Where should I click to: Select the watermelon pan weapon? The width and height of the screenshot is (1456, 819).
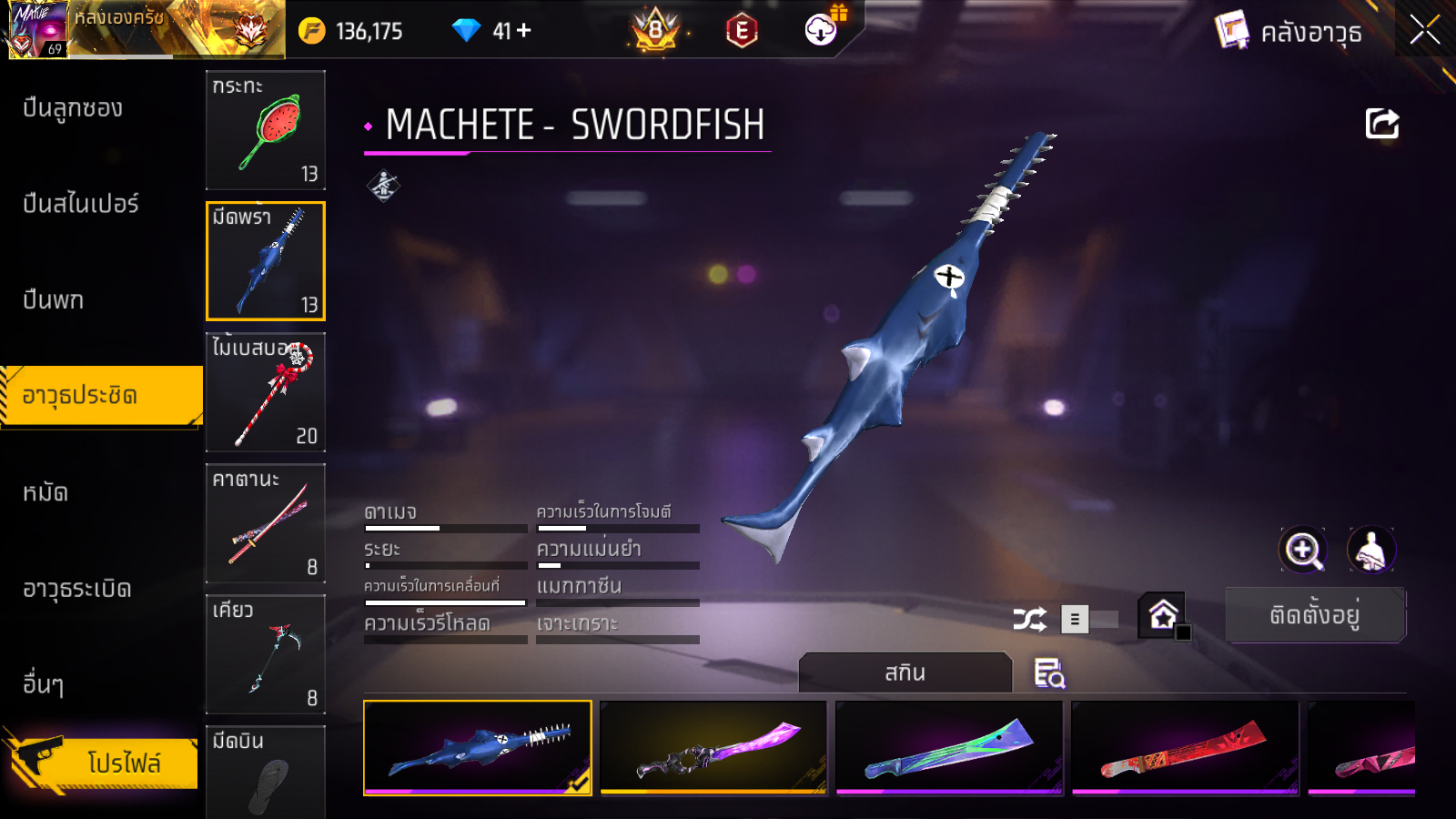(266, 130)
